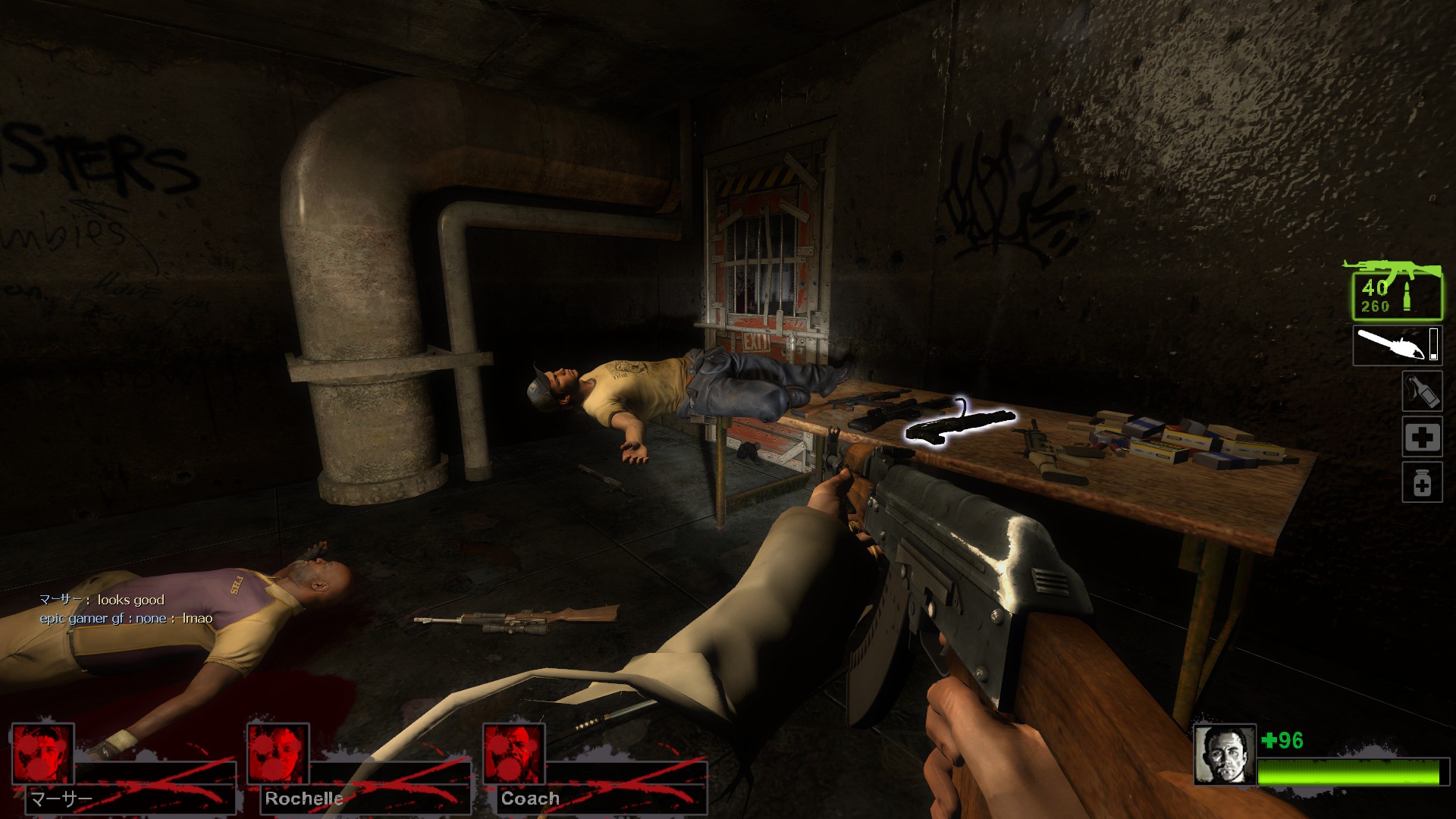Viewport: 1456px width, 819px height.
Task: Select the pain pills slot
Action: (1421, 483)
